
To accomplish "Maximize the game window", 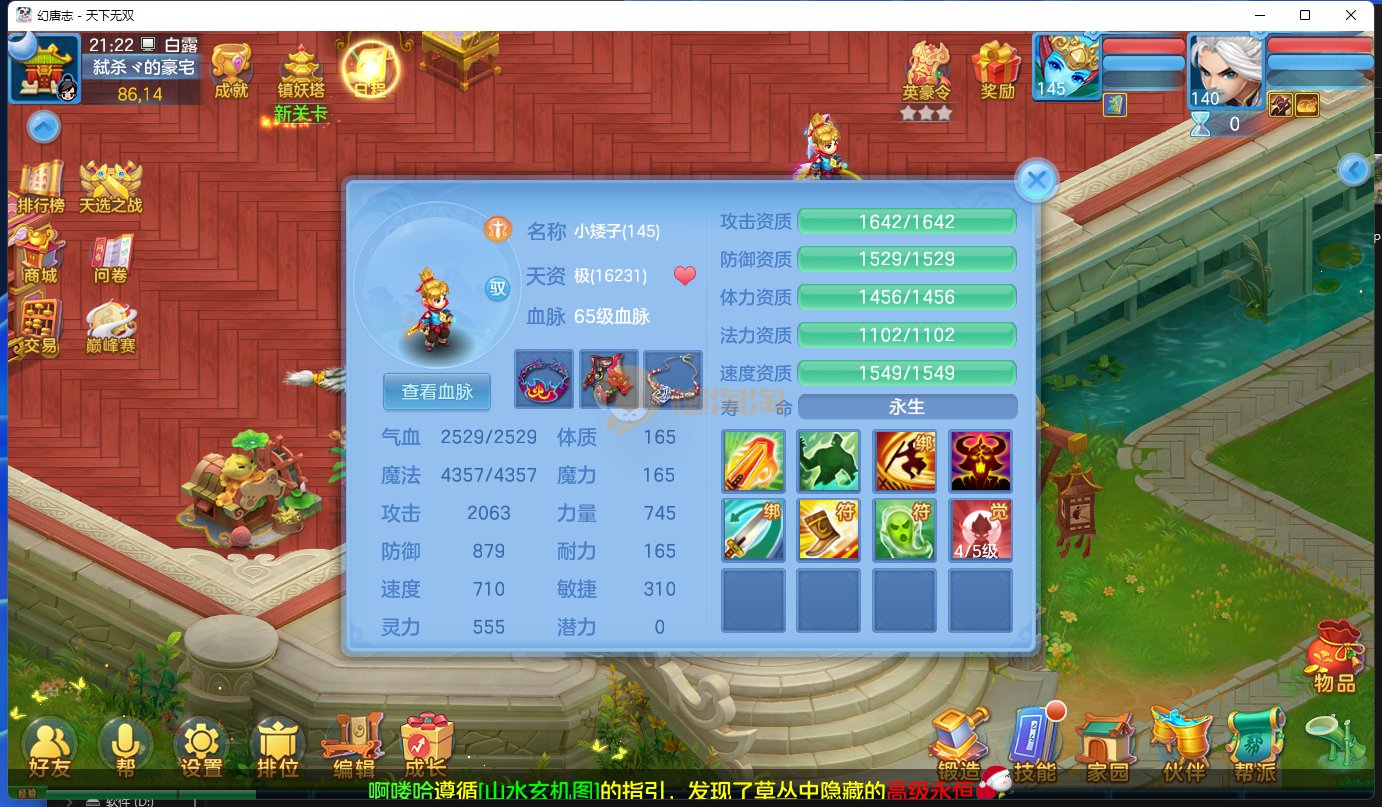I will tap(1305, 15).
